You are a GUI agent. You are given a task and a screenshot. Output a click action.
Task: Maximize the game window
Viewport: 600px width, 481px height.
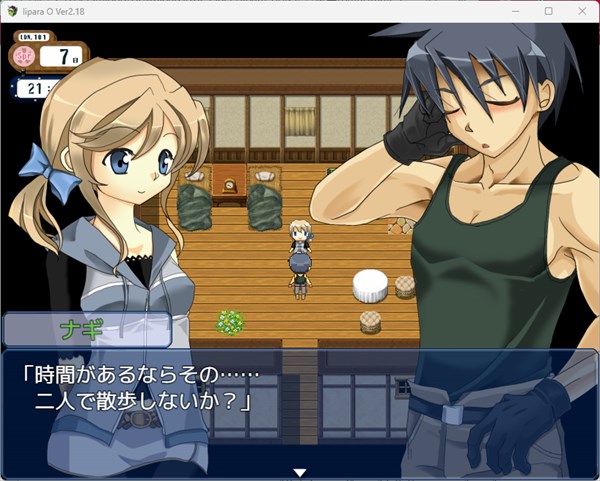[548, 11]
